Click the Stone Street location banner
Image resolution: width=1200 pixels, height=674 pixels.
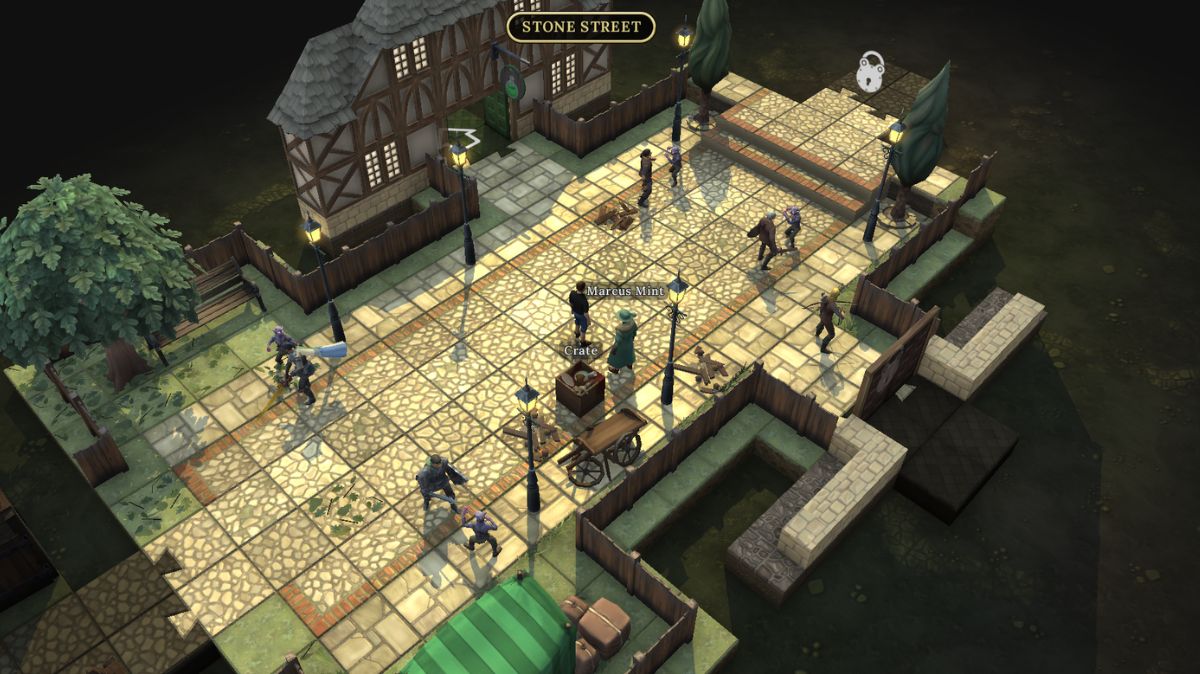coord(581,27)
